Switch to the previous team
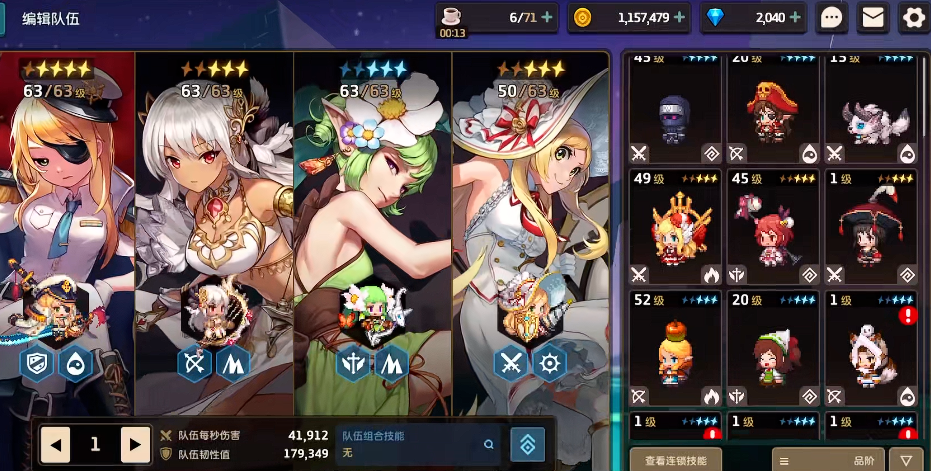 coord(55,443)
